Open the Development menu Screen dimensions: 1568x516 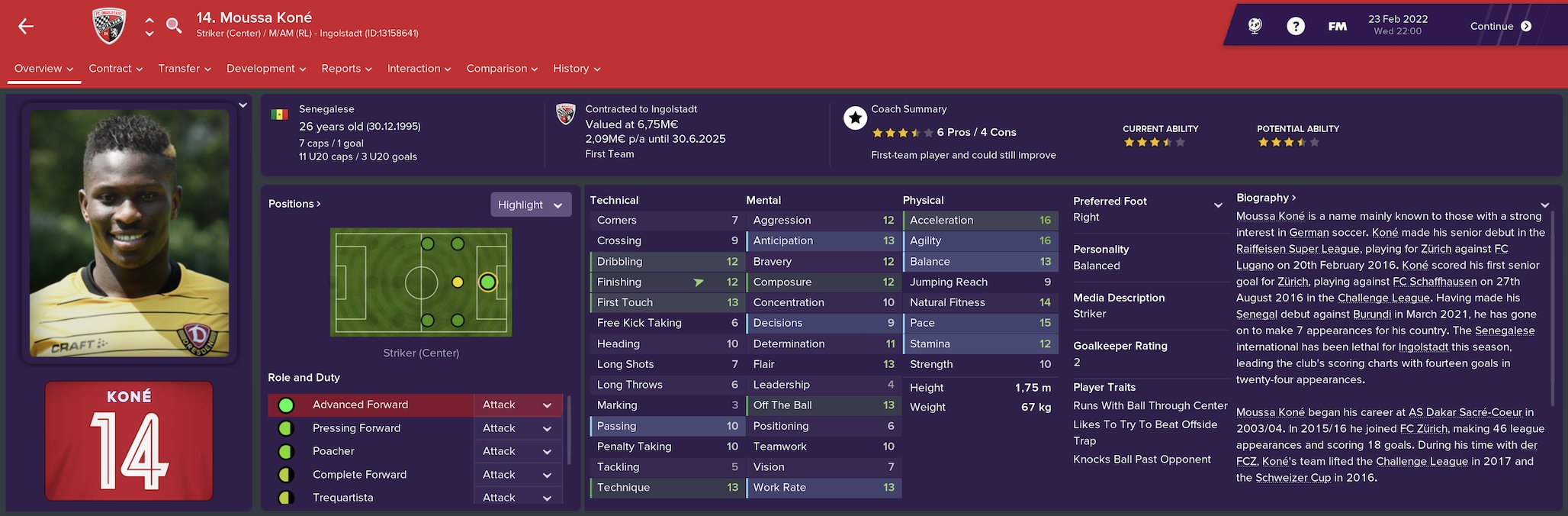[x=265, y=69]
